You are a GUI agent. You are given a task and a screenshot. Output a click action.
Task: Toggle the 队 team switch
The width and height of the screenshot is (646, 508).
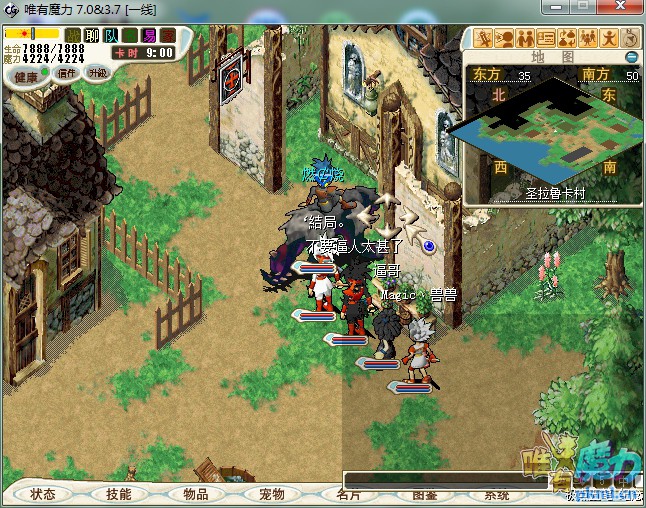click(x=111, y=35)
